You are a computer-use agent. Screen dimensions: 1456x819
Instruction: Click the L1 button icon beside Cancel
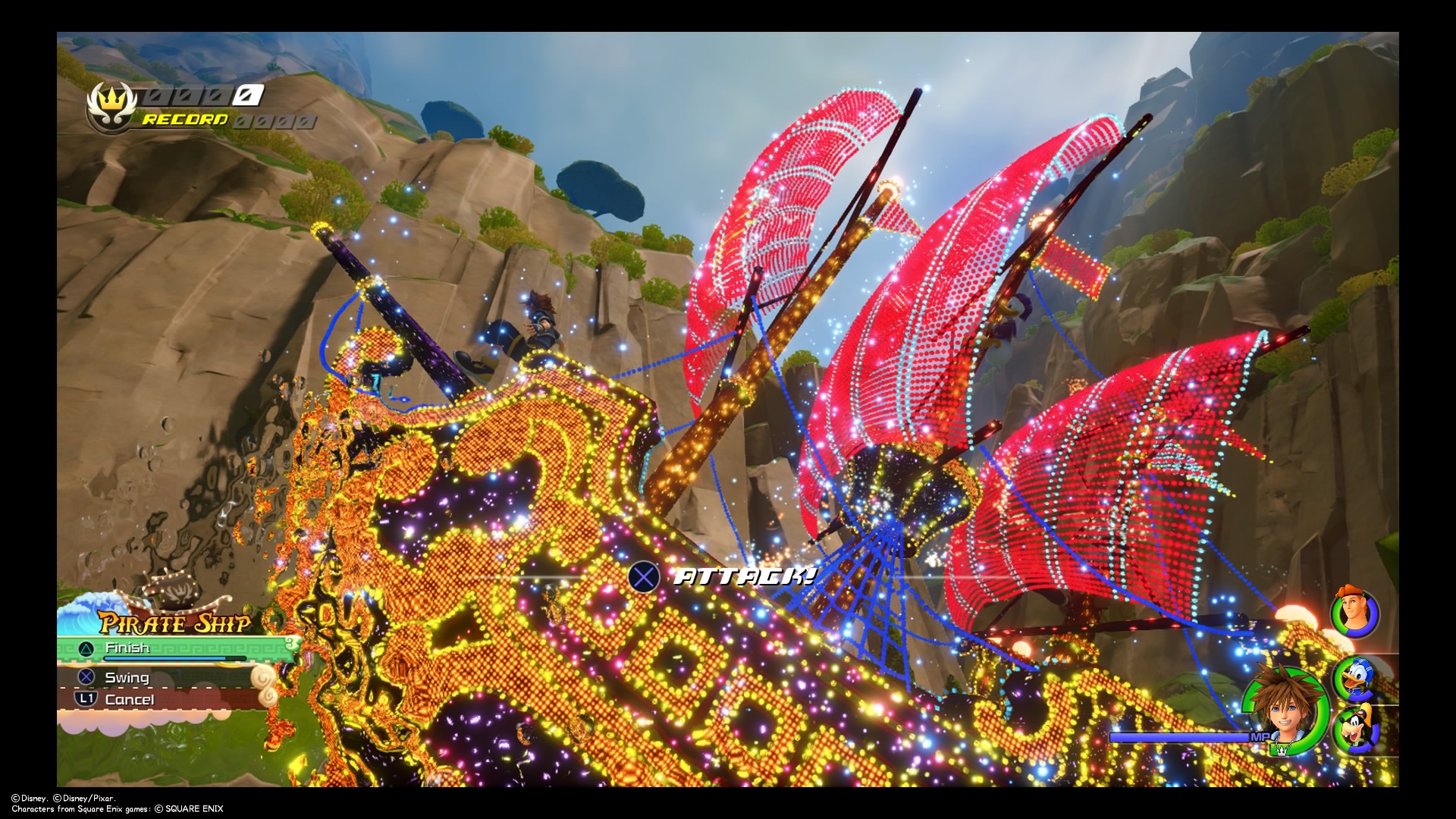pos(86,700)
